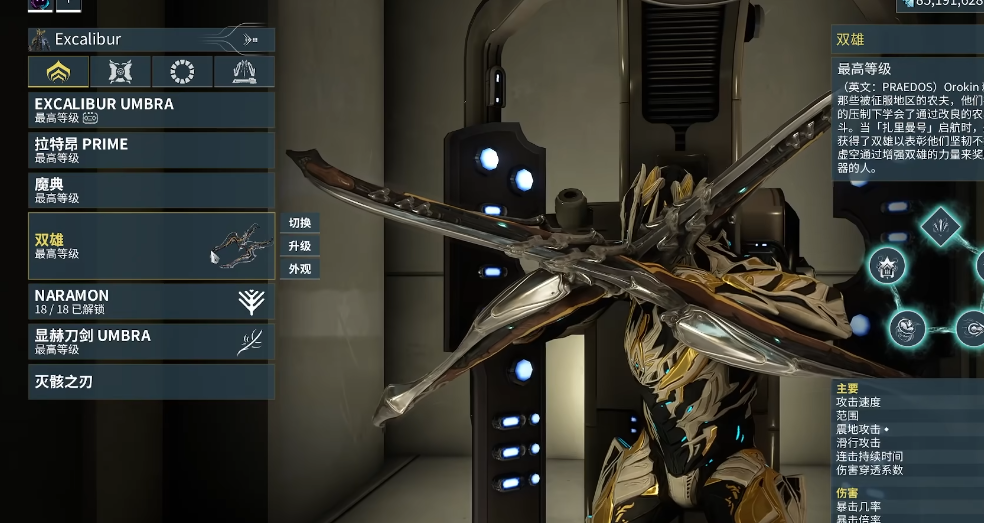Choose the 双雄 melee weapon slot
Screen dimensions: 984x523
(x=151, y=246)
